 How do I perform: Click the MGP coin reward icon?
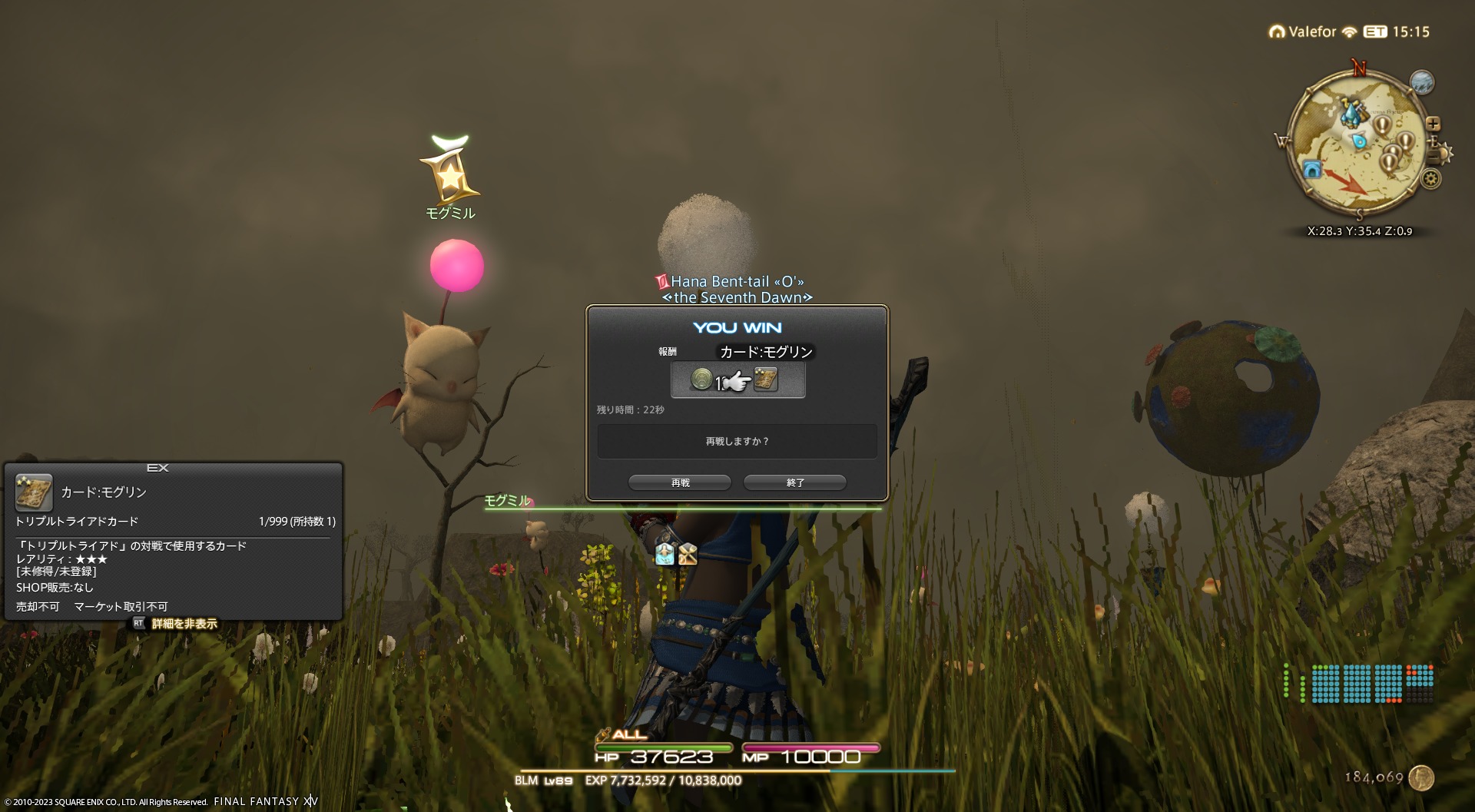tap(701, 379)
